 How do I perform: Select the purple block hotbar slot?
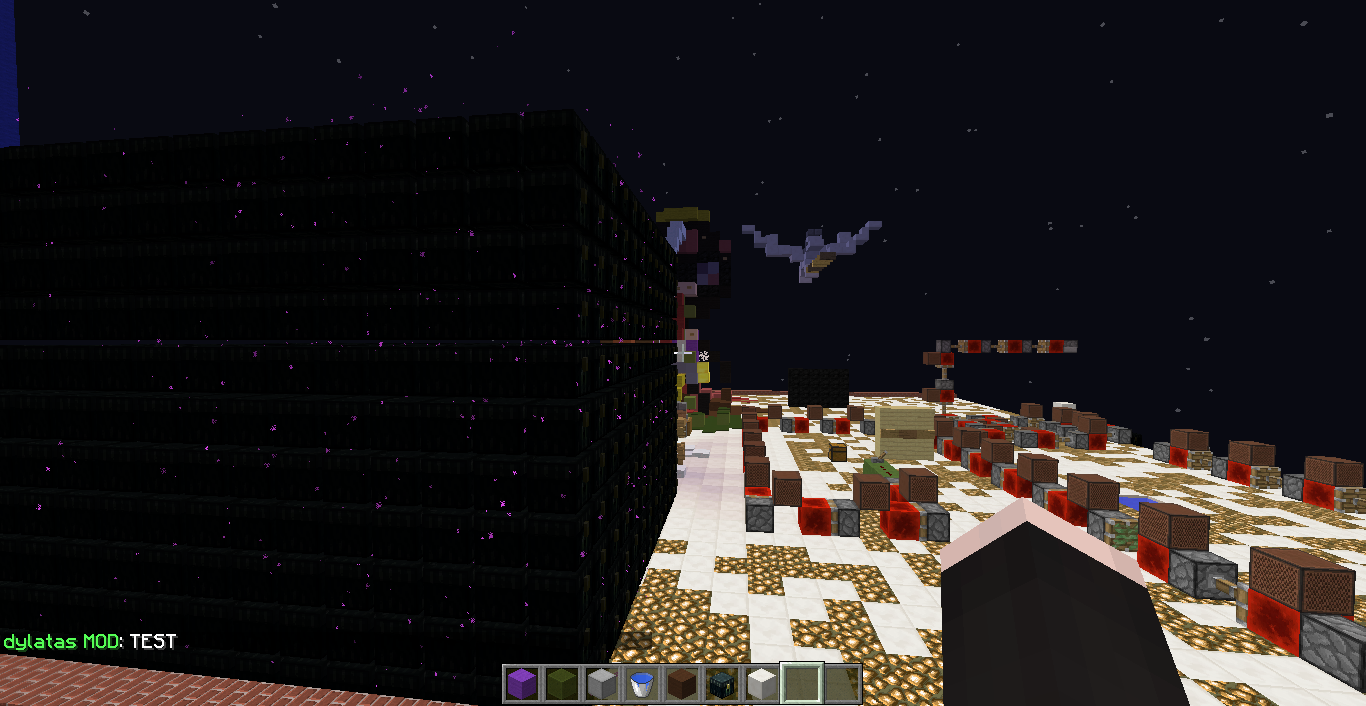pos(520,684)
